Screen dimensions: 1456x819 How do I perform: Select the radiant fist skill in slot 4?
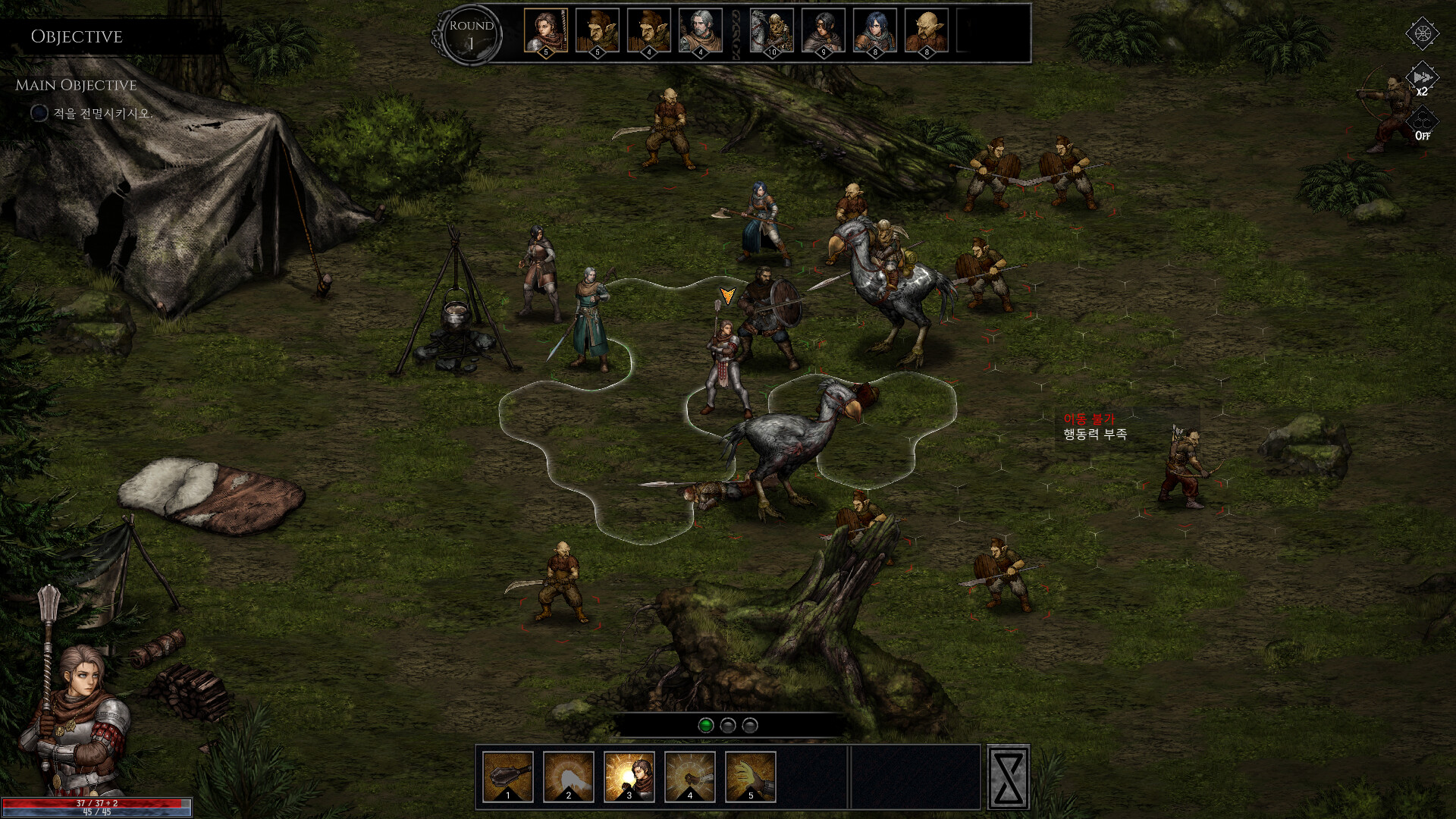point(690,776)
